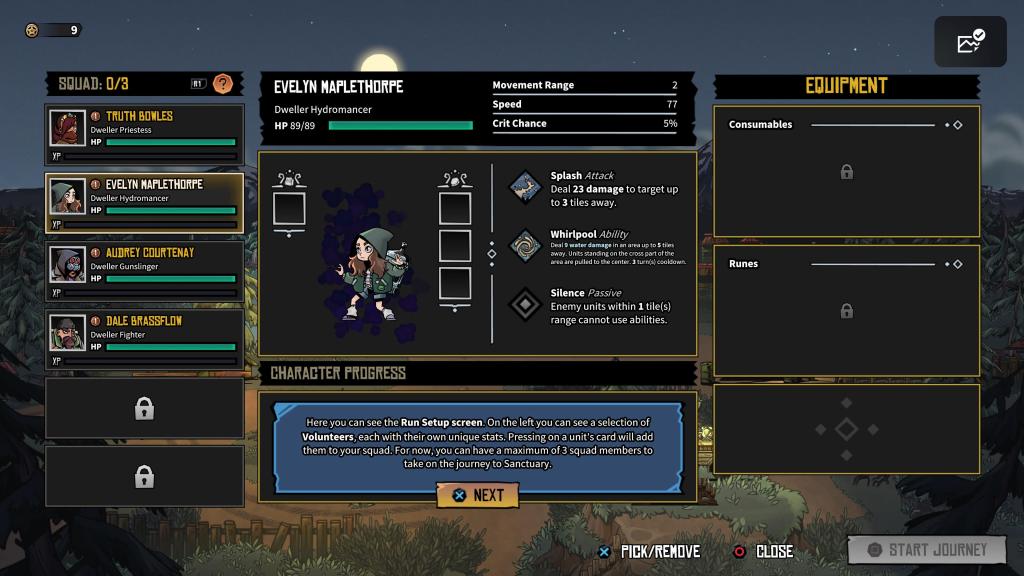Viewport: 1024px width, 576px height.
Task: Choose Audrey Courtenay the Gunslinger card
Action: pyautogui.click(x=145, y=272)
